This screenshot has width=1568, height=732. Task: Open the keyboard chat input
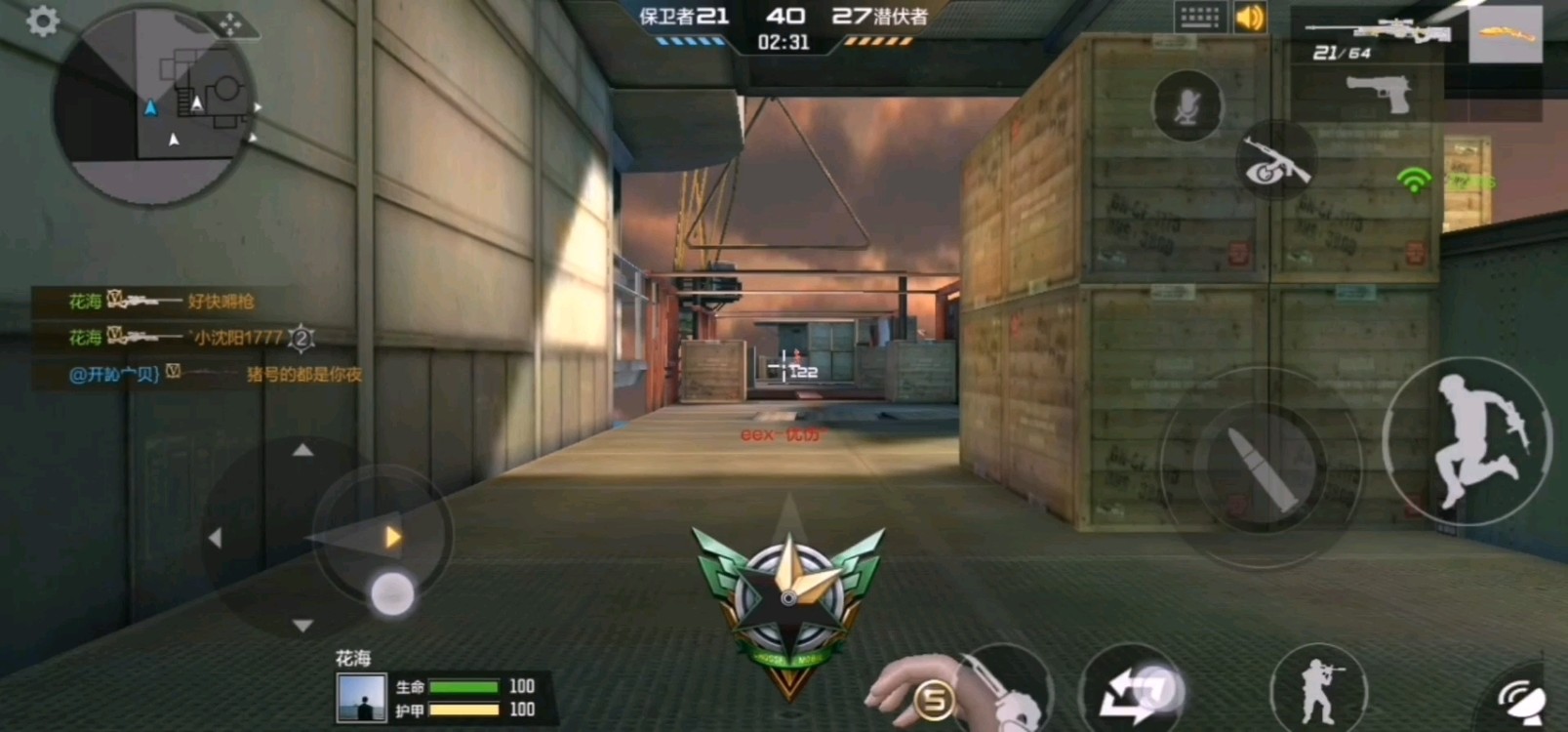[1199, 18]
